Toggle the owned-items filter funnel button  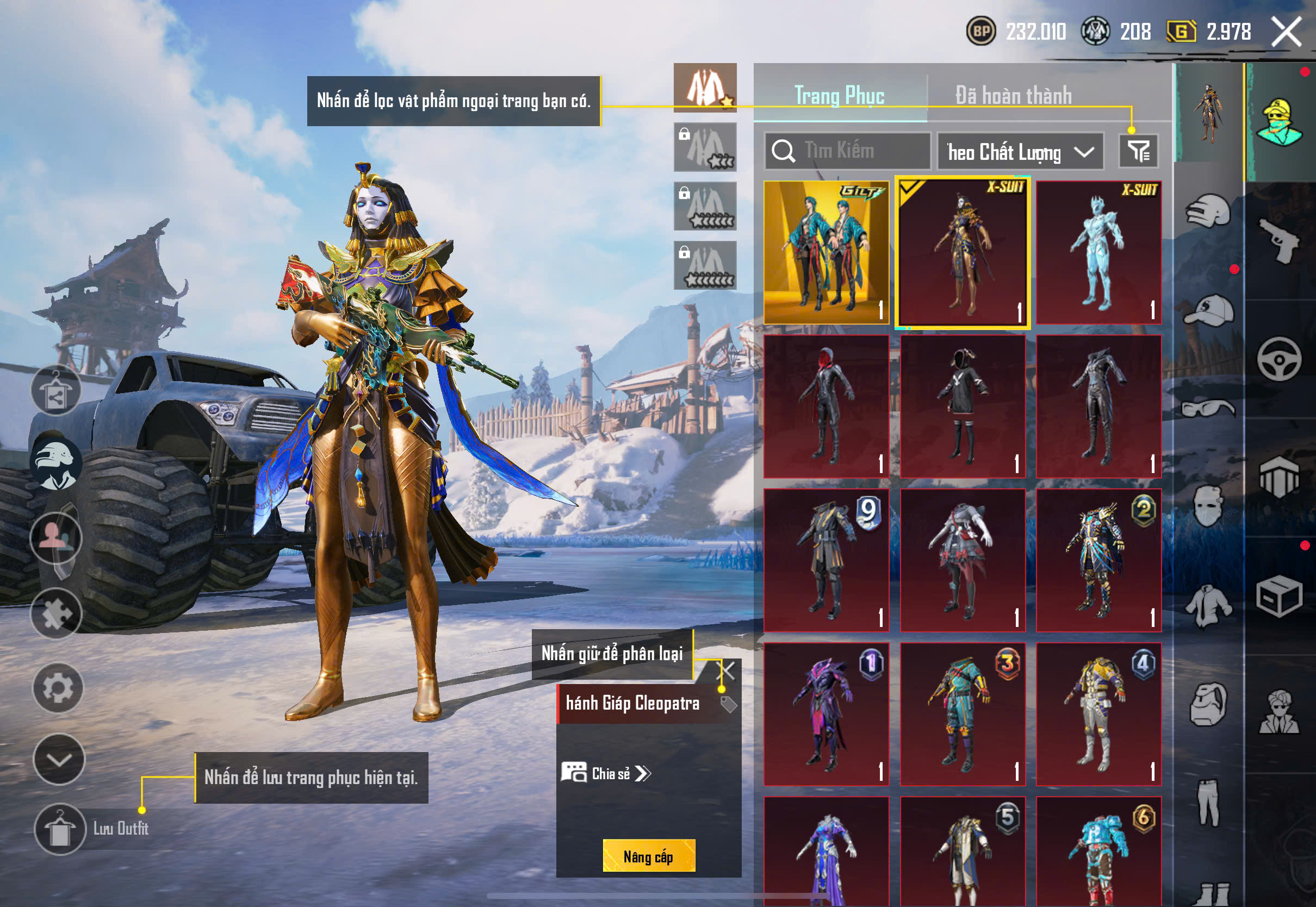[x=1138, y=151]
